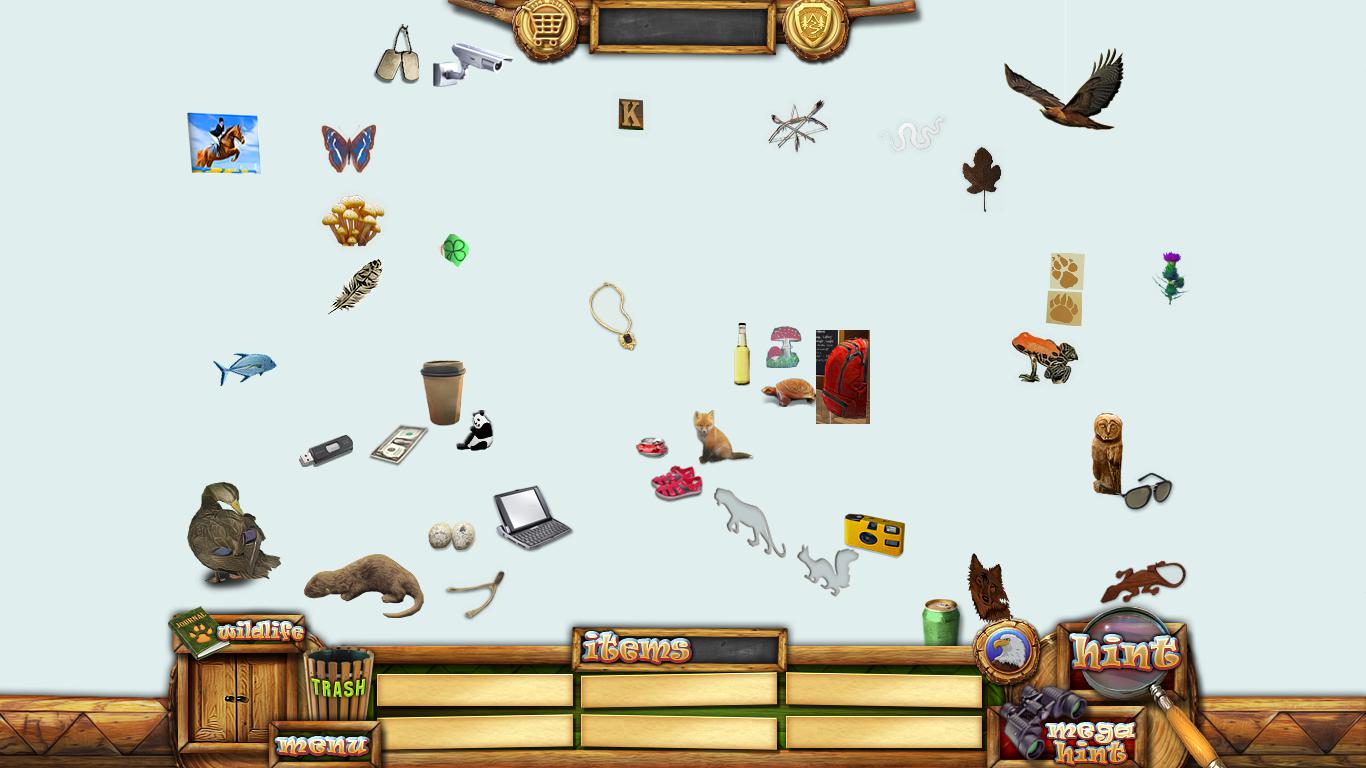The width and height of the screenshot is (1366, 768).
Task: Select the eagle medallion icon
Action: 1005,650
